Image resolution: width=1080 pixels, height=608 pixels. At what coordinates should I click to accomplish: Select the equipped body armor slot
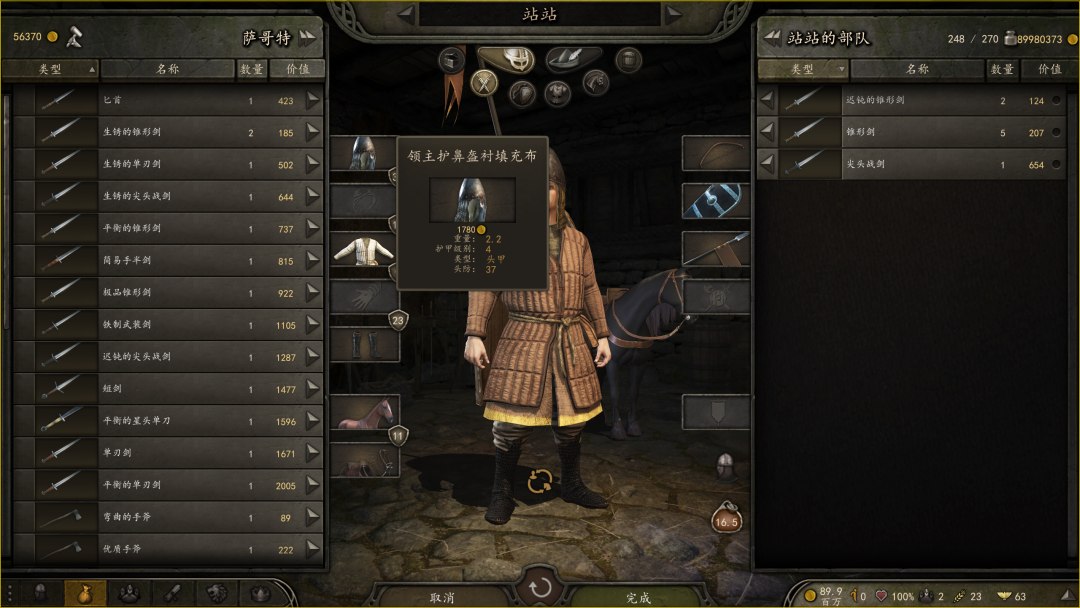[363, 249]
